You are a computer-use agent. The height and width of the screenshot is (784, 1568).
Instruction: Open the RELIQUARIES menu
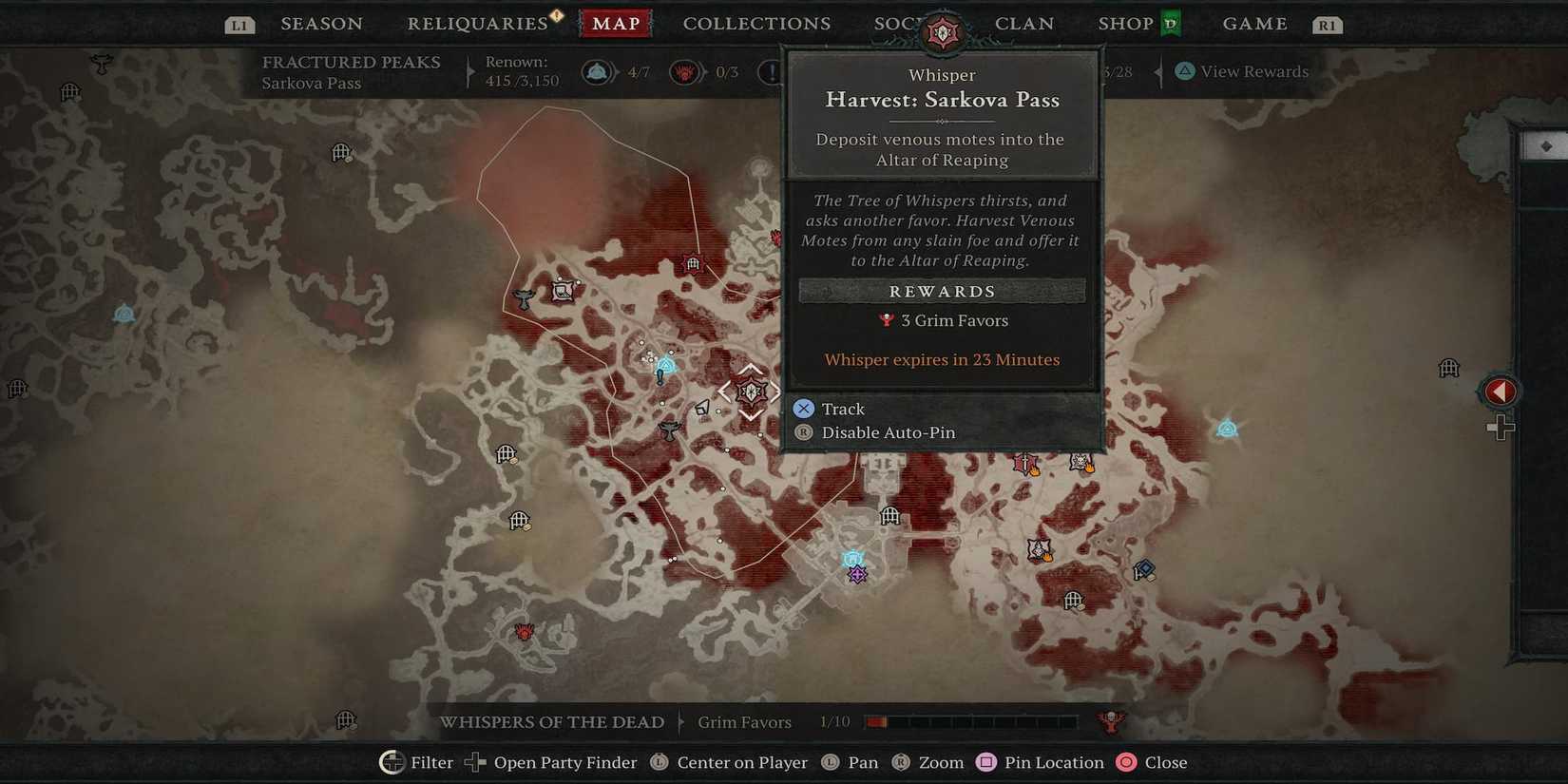tap(479, 23)
